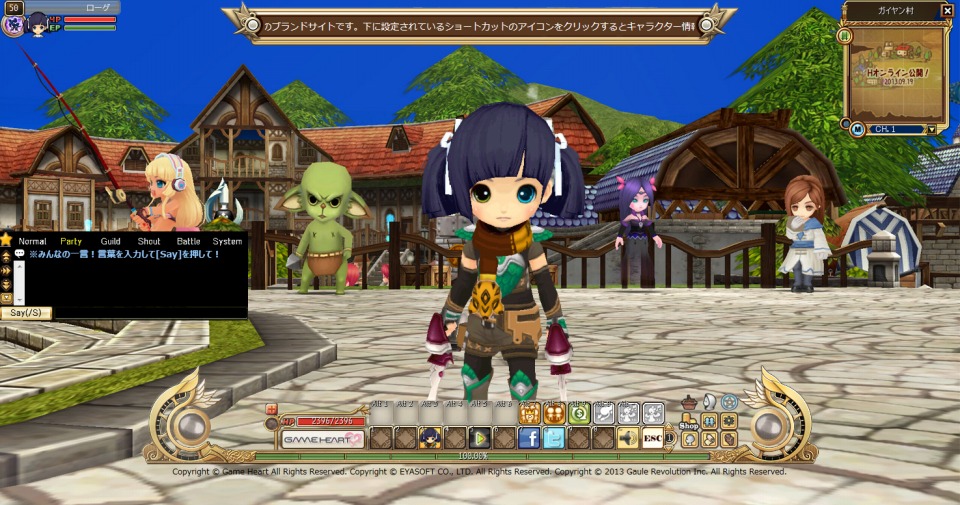The height and width of the screenshot is (505, 960).
Task: Switch to the Shout chat tab
Action: (149, 241)
